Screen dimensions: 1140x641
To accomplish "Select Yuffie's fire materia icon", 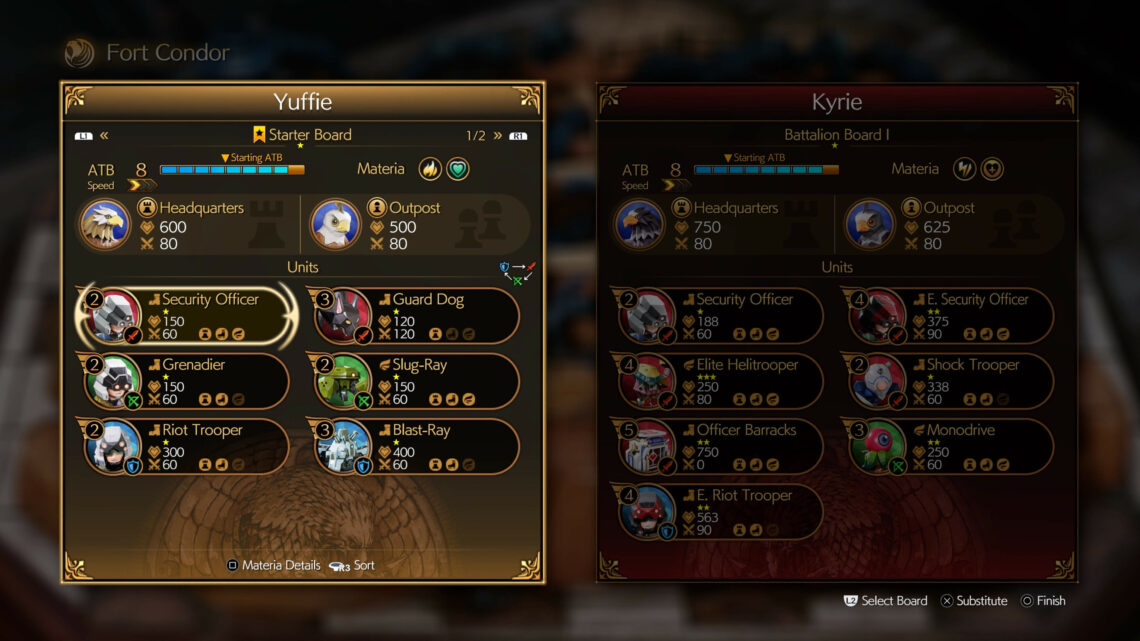I will (x=430, y=170).
